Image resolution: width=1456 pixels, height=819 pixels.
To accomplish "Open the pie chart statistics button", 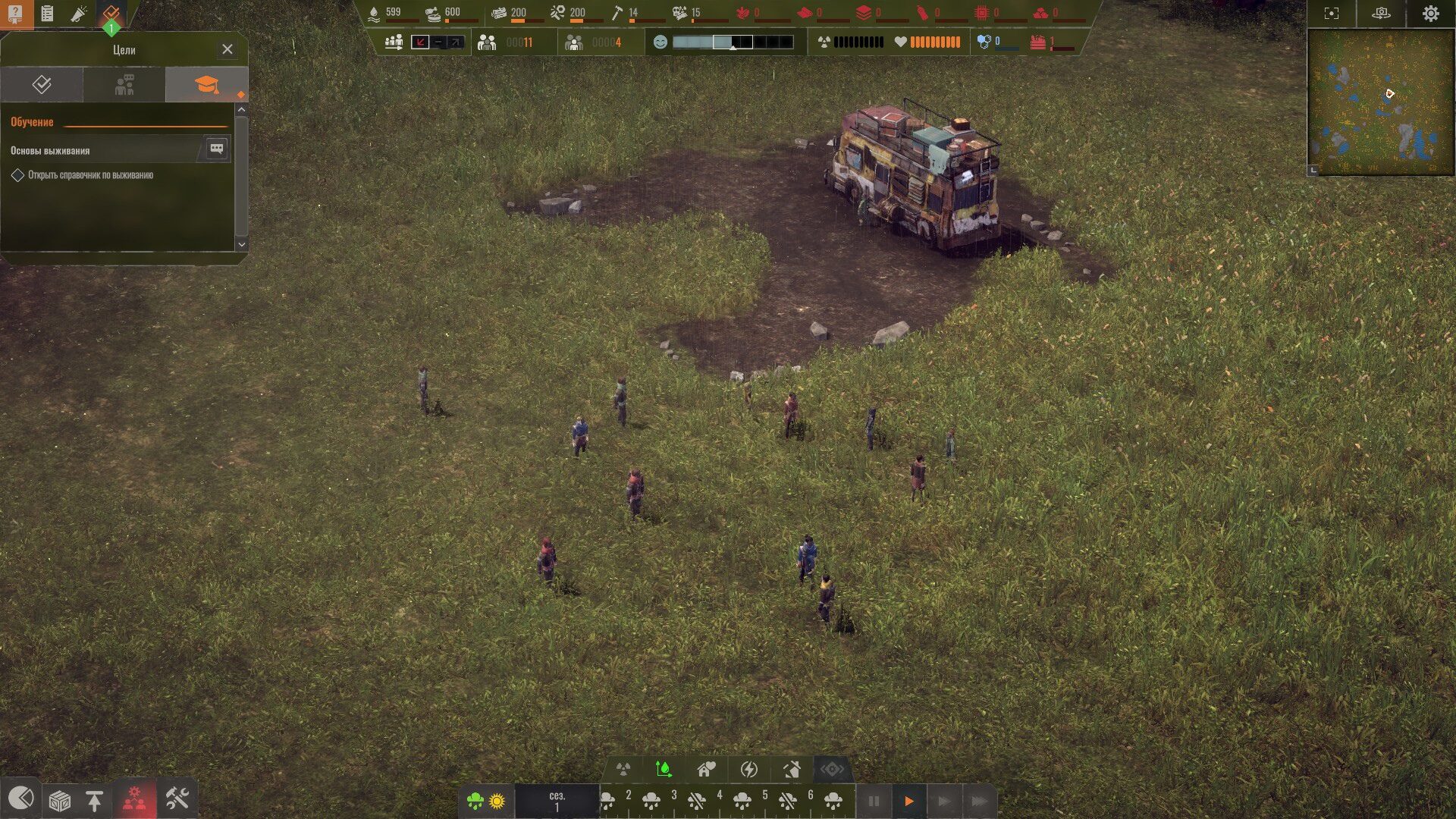I will (x=20, y=798).
